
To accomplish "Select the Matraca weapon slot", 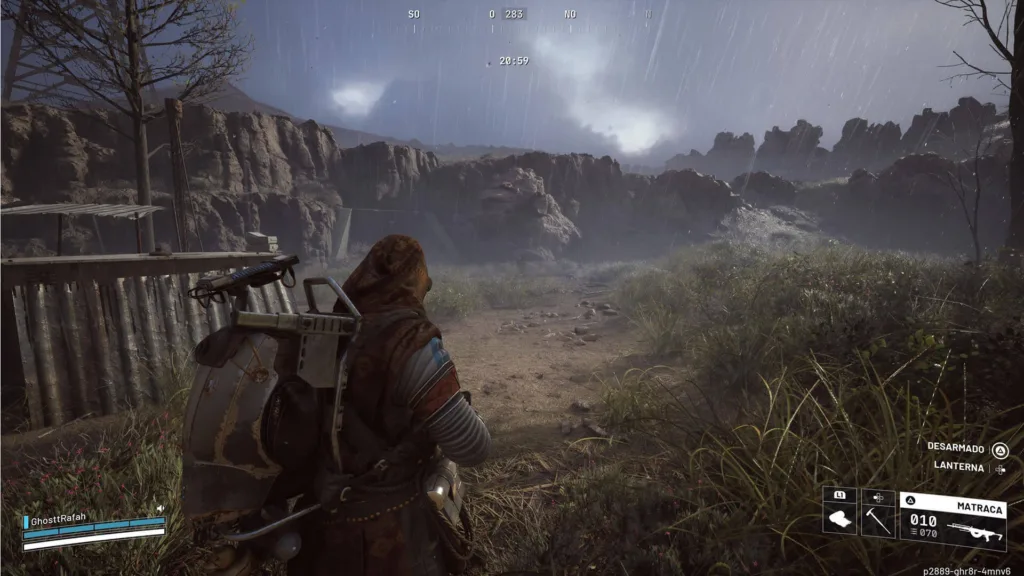I will (952, 520).
